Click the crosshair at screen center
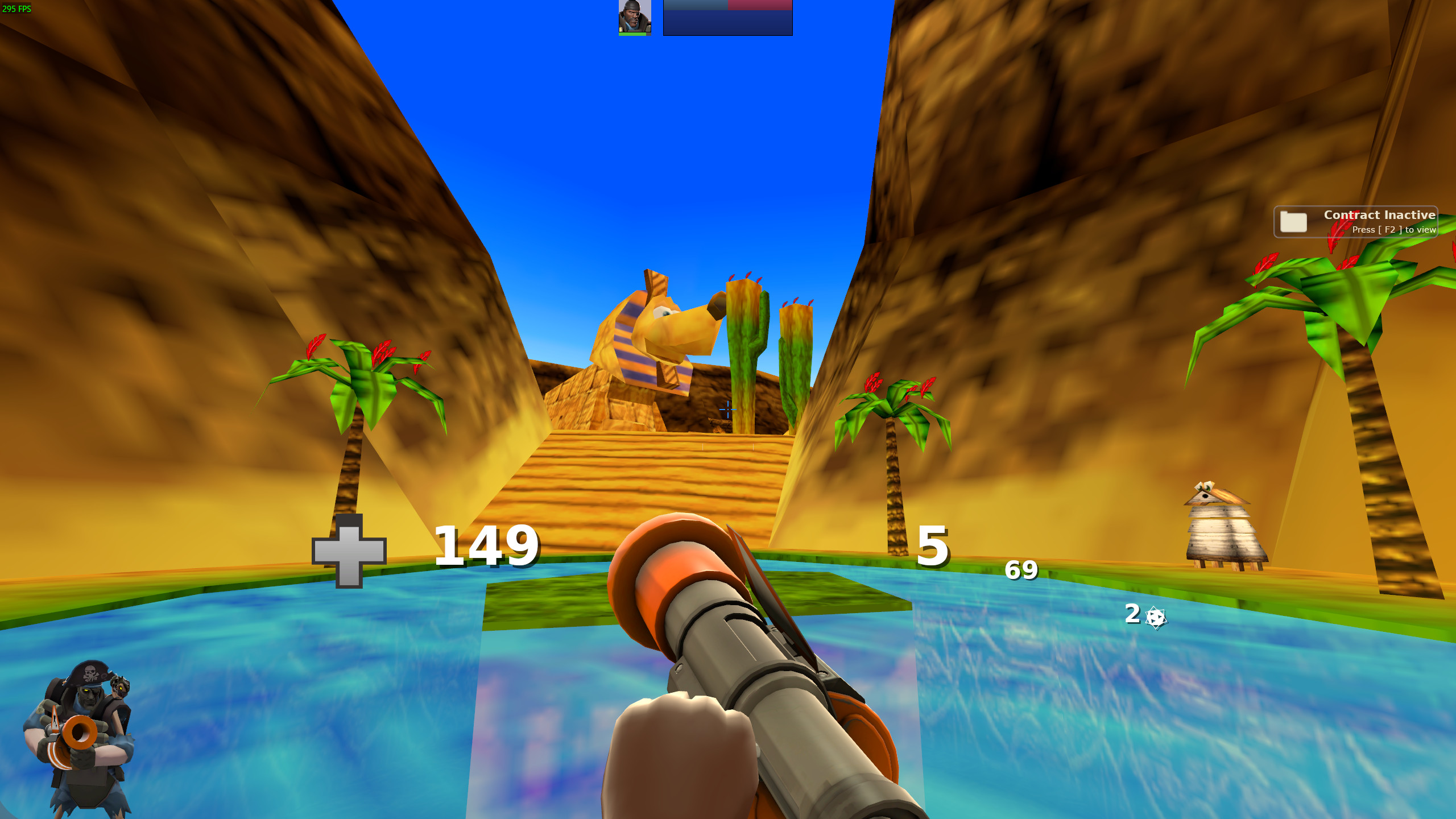The width and height of the screenshot is (1456, 819). click(x=728, y=409)
